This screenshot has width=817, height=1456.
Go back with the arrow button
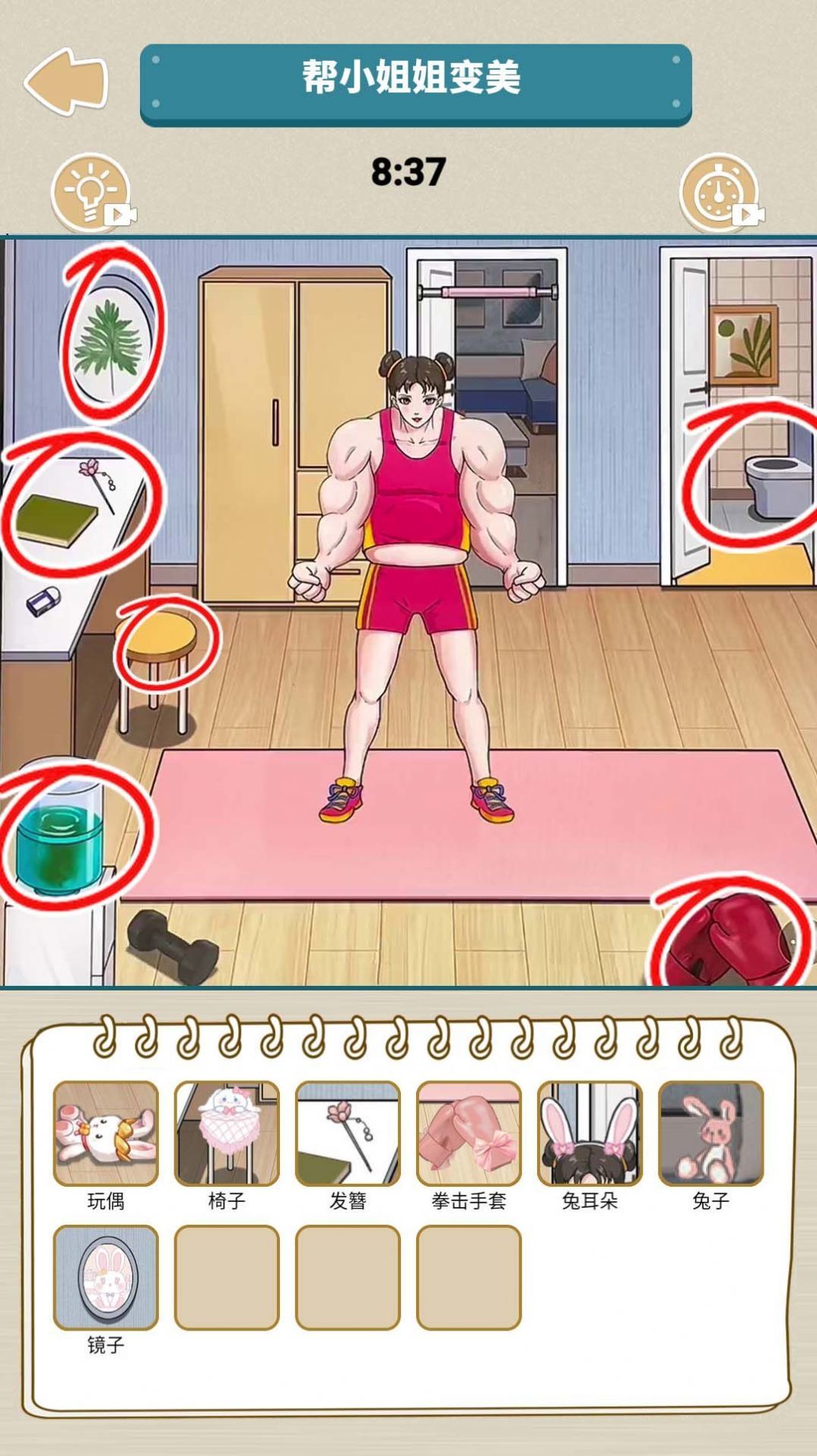click(x=66, y=81)
